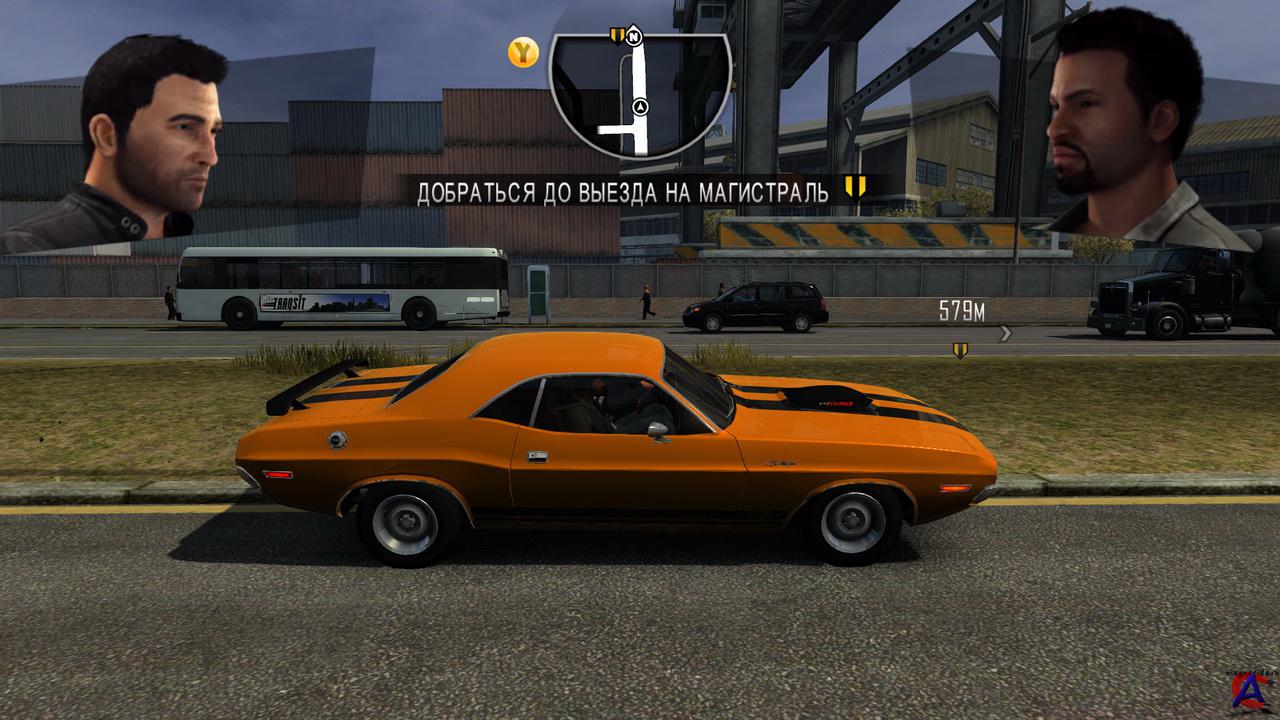Viewport: 1280px width, 720px height.
Task: Select the player arrow on the minimap
Action: coord(640,106)
